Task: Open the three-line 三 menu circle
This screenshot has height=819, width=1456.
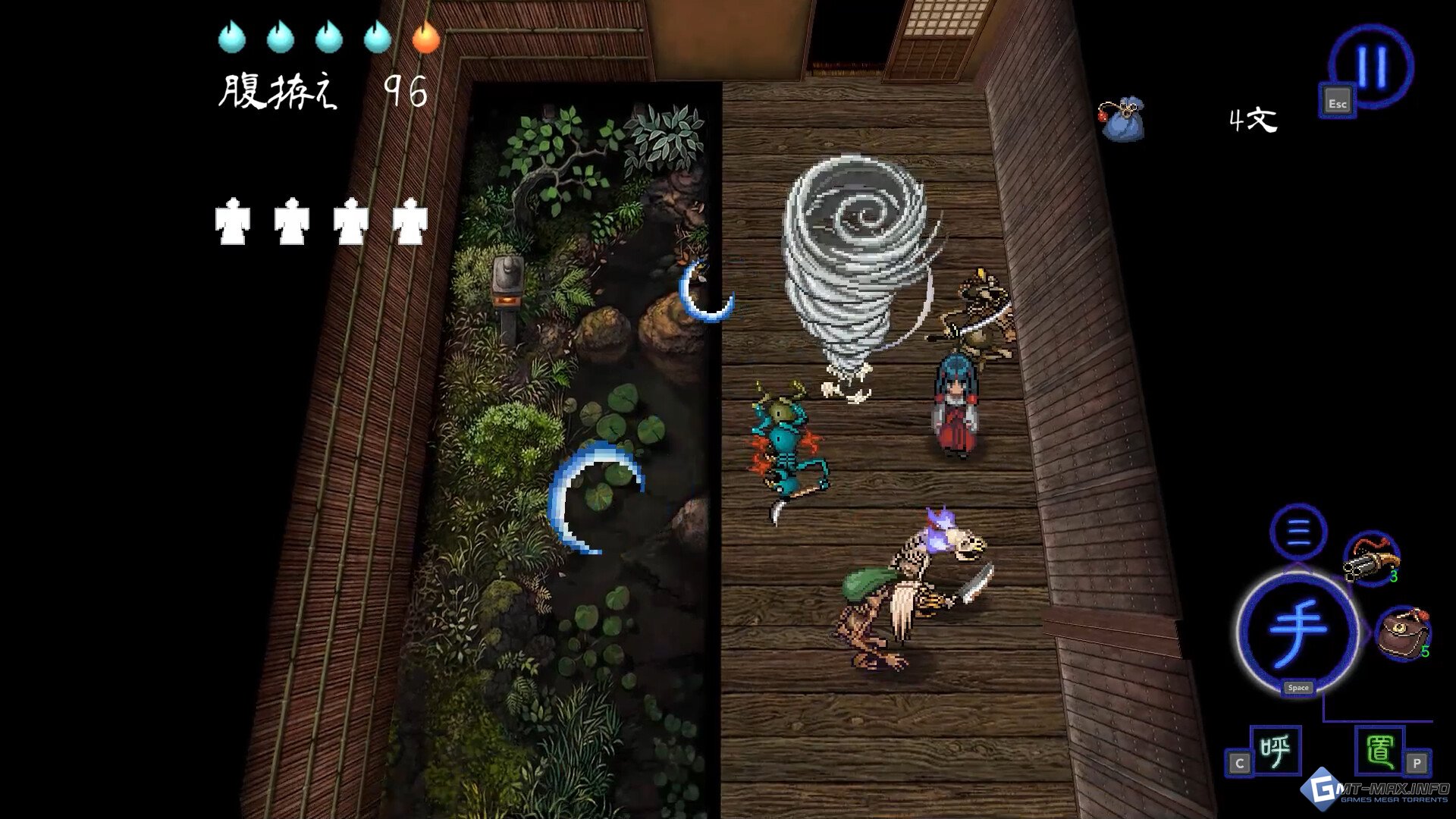Action: [1298, 531]
